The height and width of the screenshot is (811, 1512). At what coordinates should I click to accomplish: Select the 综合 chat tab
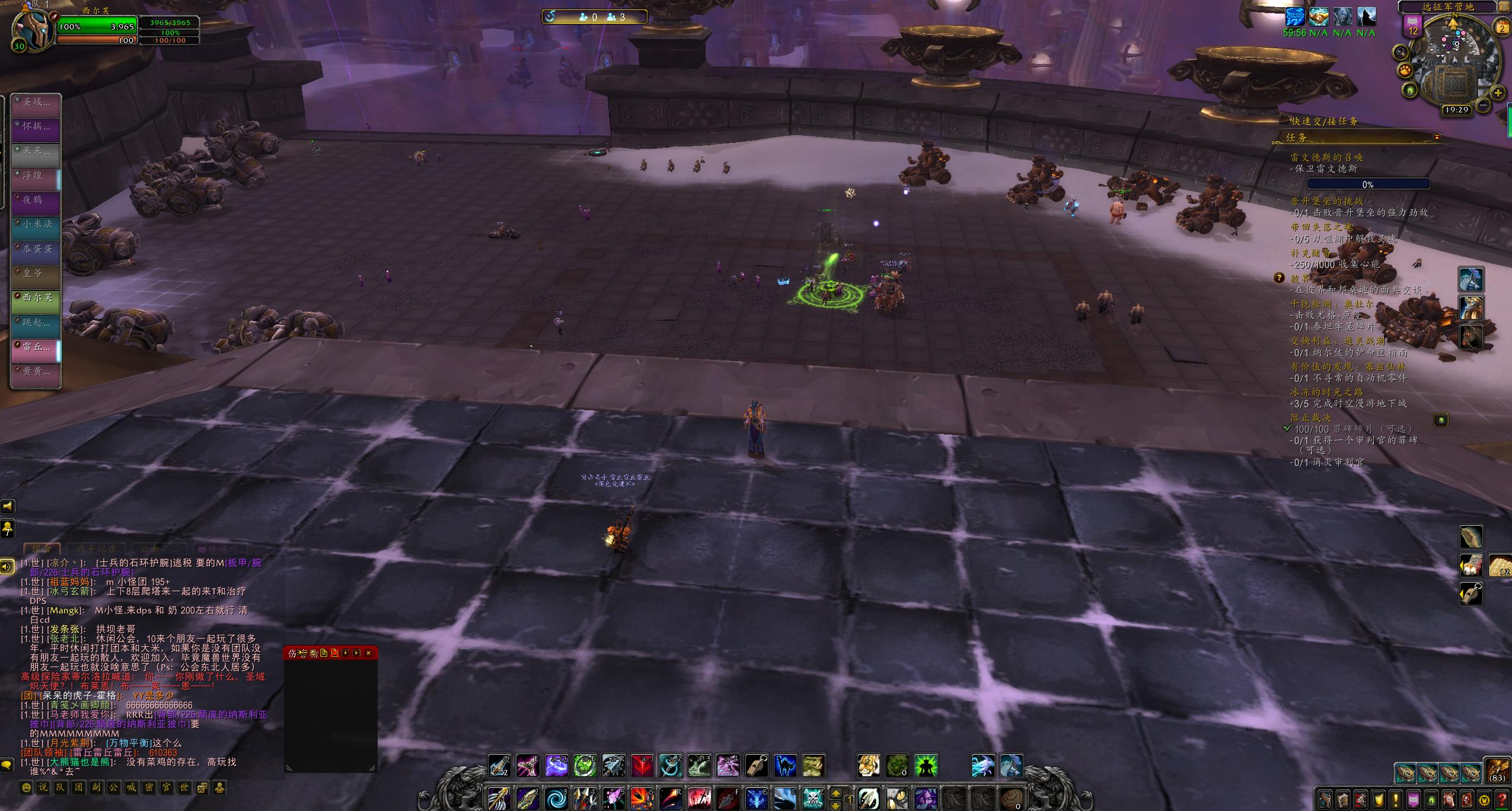42,549
